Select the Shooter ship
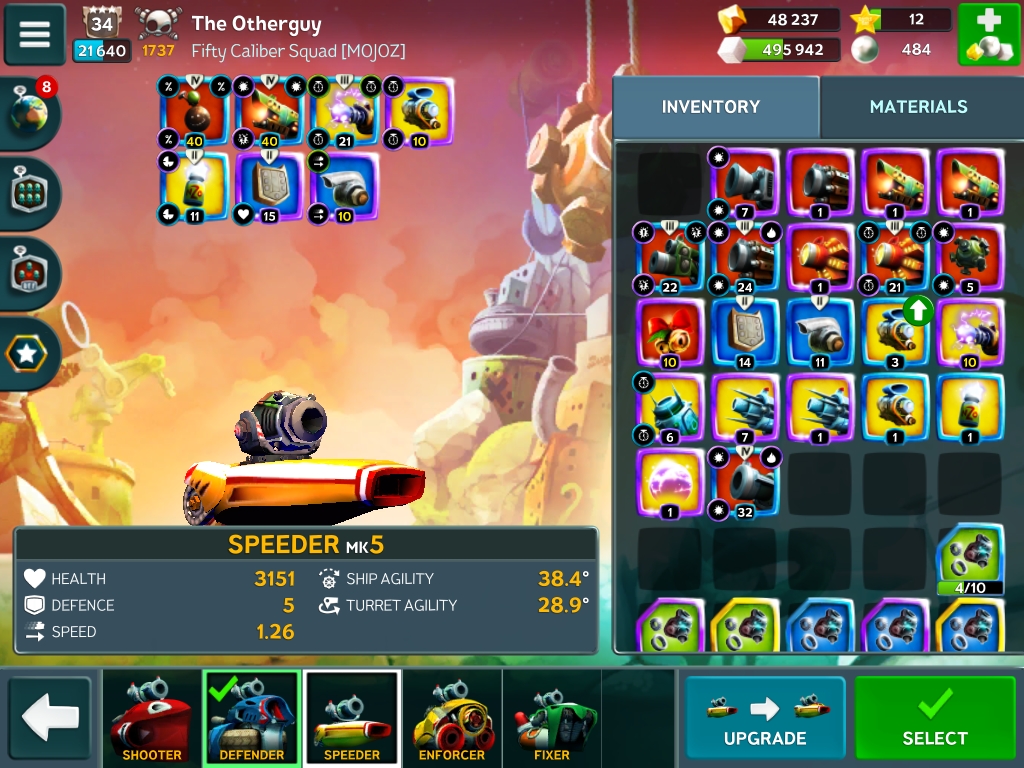 point(151,718)
